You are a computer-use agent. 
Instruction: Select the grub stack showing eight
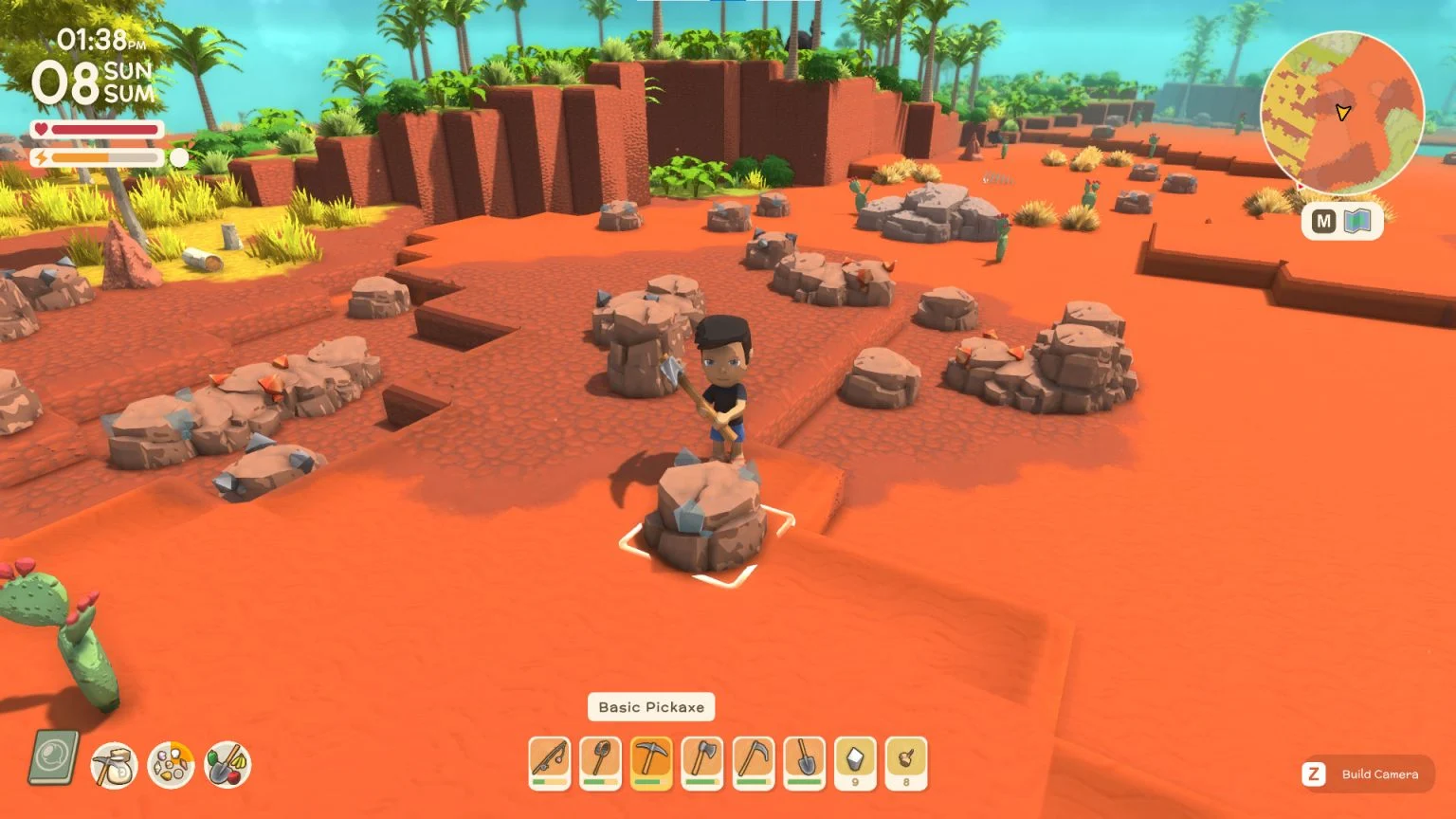(906, 763)
